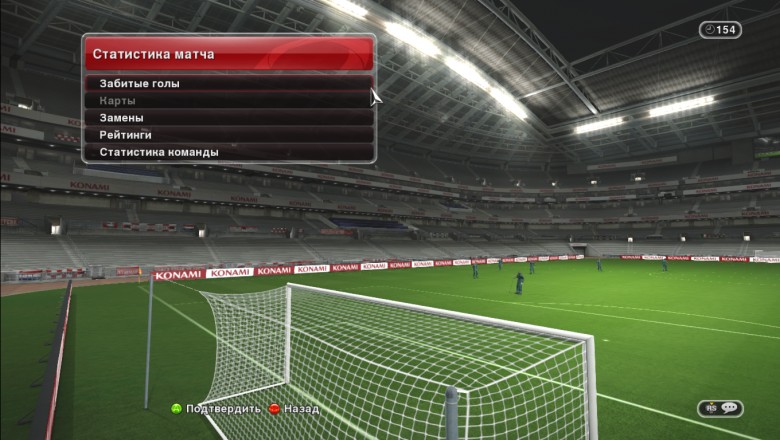Open the Рейтинги entry
This screenshot has height=440, width=780.
229,135
